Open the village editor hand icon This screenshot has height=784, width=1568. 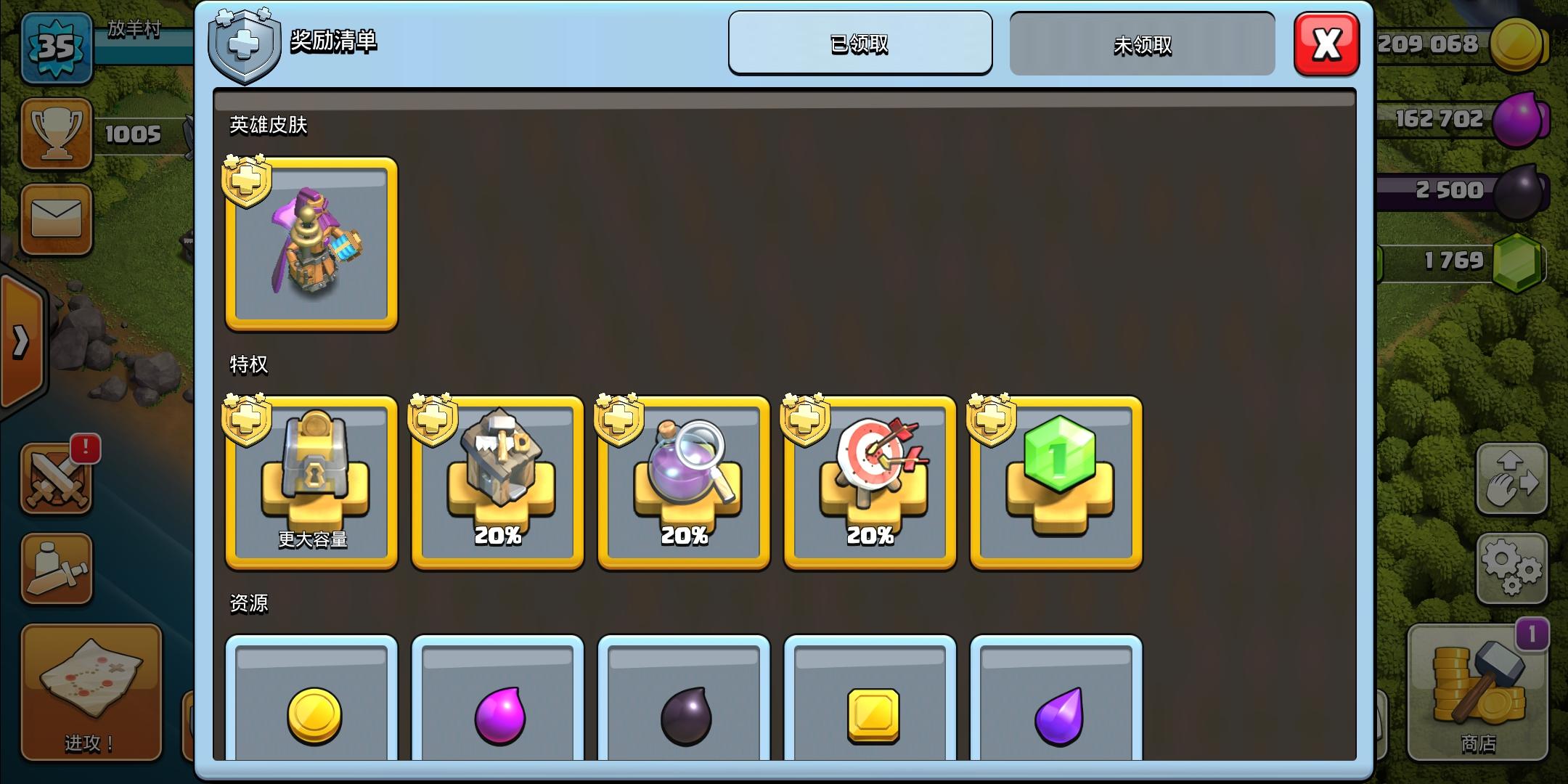click(1514, 479)
